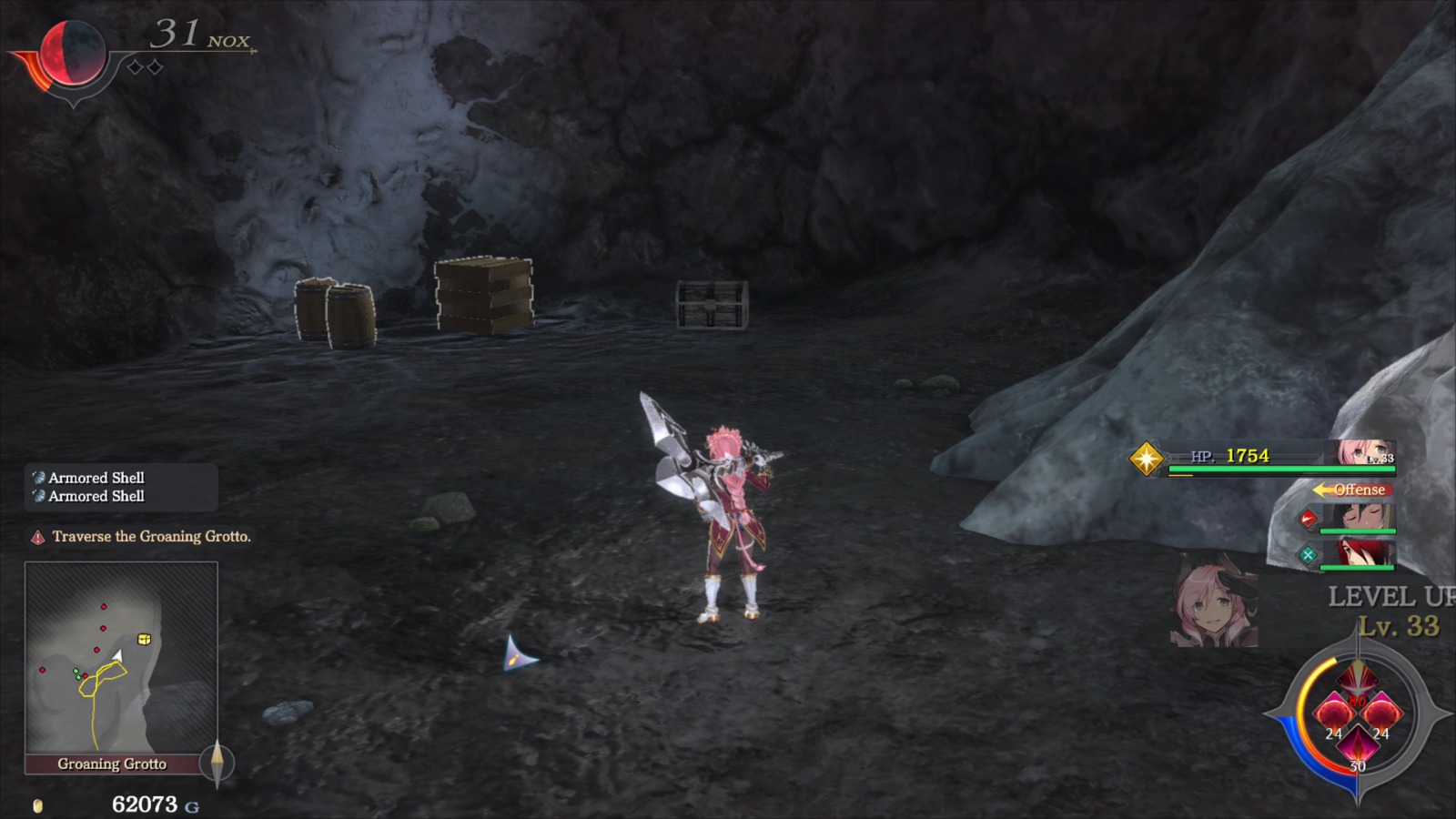
Task: Click the yellow chest marker on the minimap
Action: 143,640
